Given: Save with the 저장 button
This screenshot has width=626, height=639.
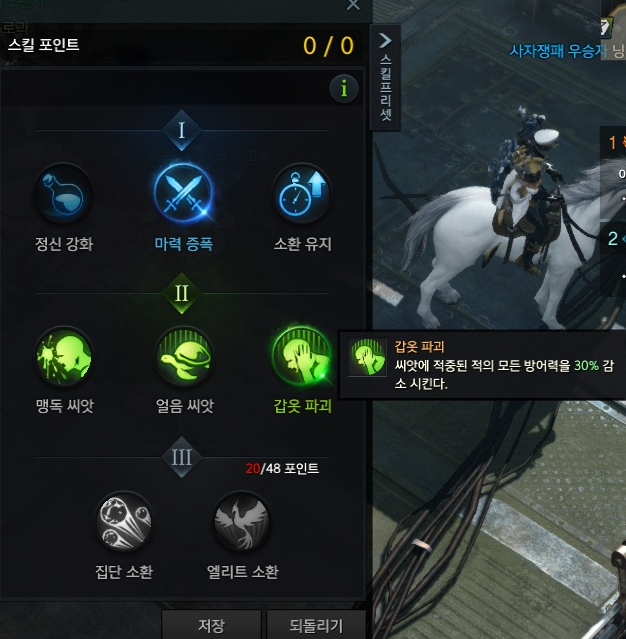Looking at the screenshot, I should click(x=211, y=626).
